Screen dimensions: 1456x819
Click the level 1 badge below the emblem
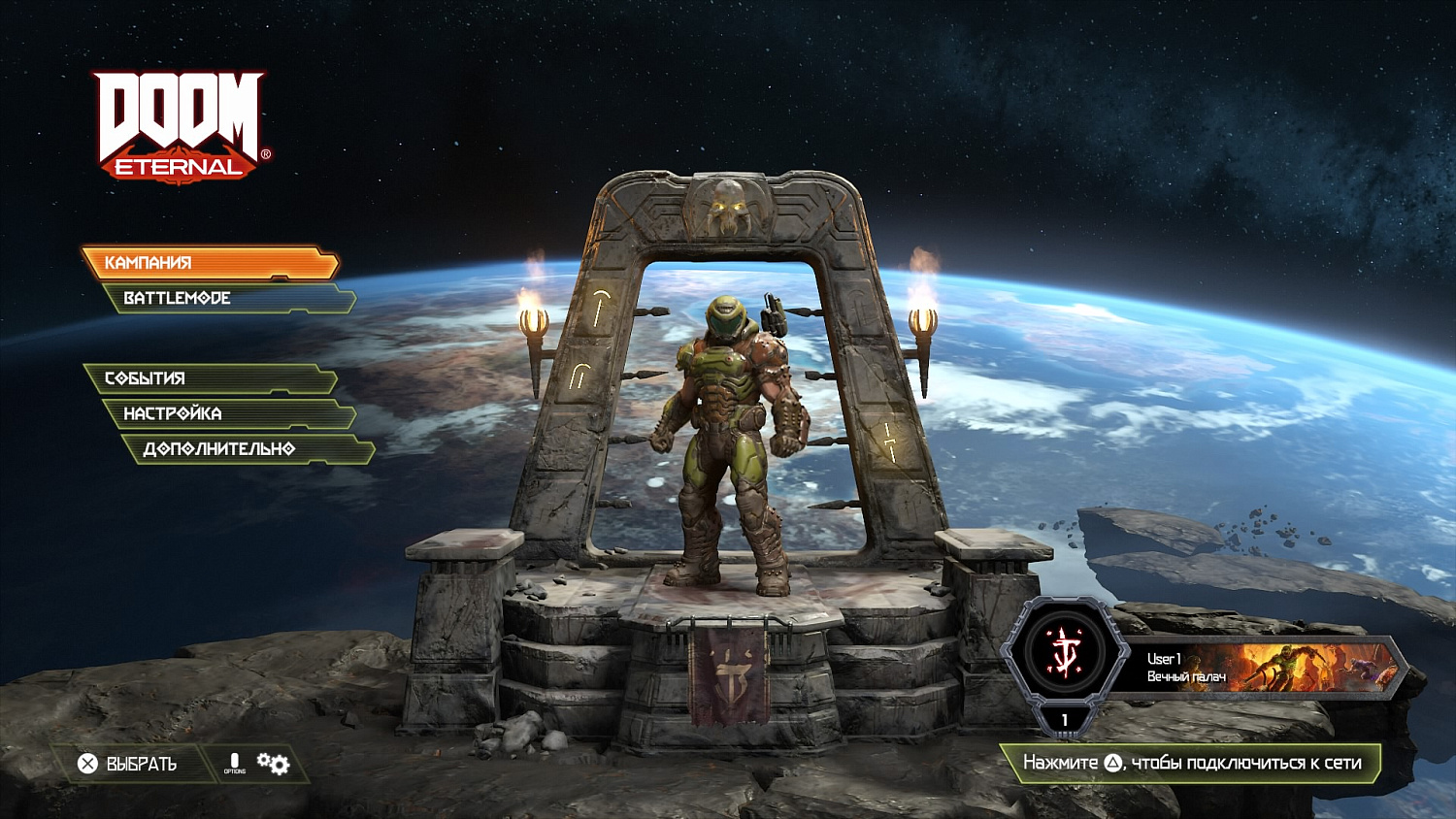(1064, 720)
